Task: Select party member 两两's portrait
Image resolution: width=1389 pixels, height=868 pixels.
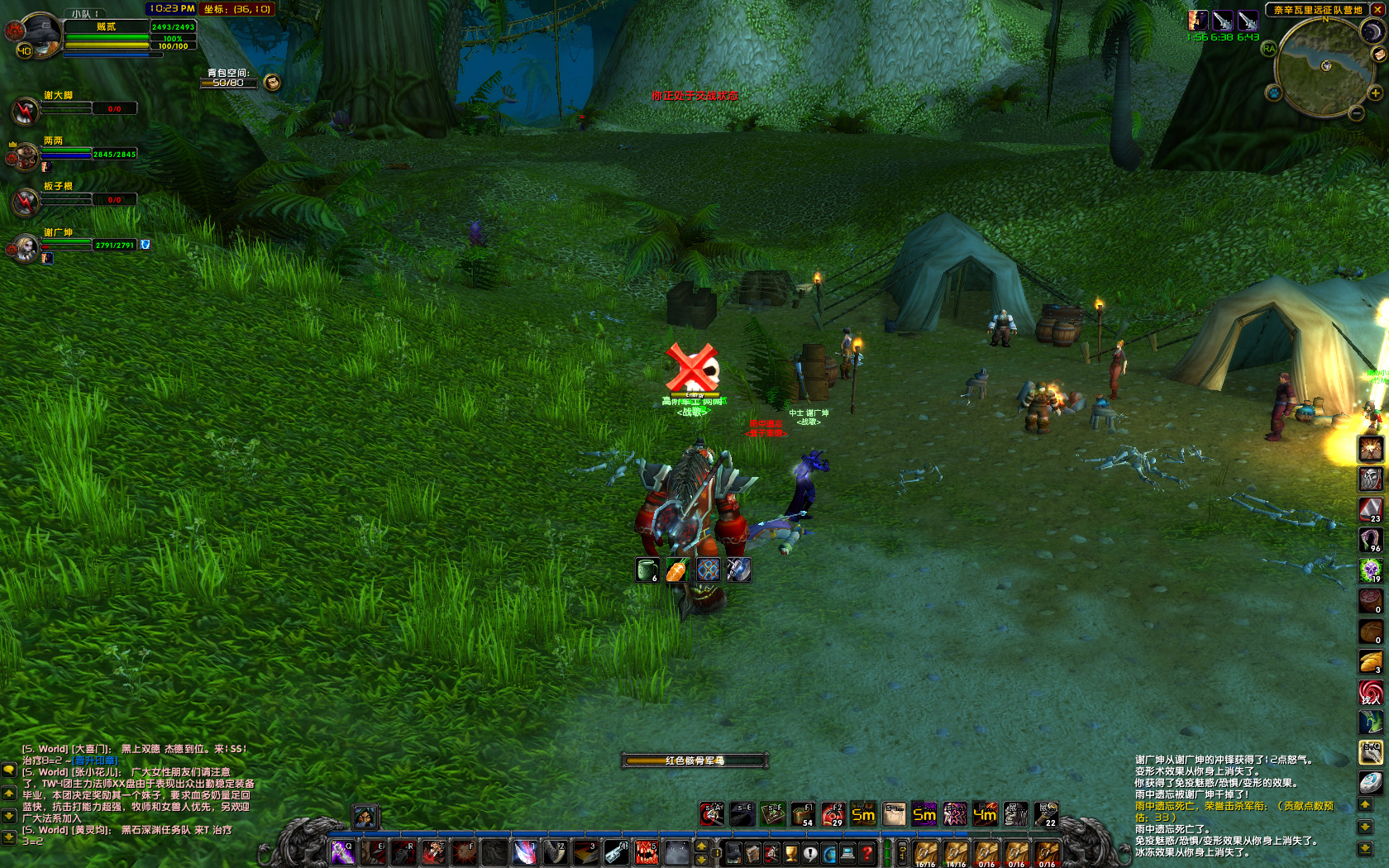Action: (24, 155)
